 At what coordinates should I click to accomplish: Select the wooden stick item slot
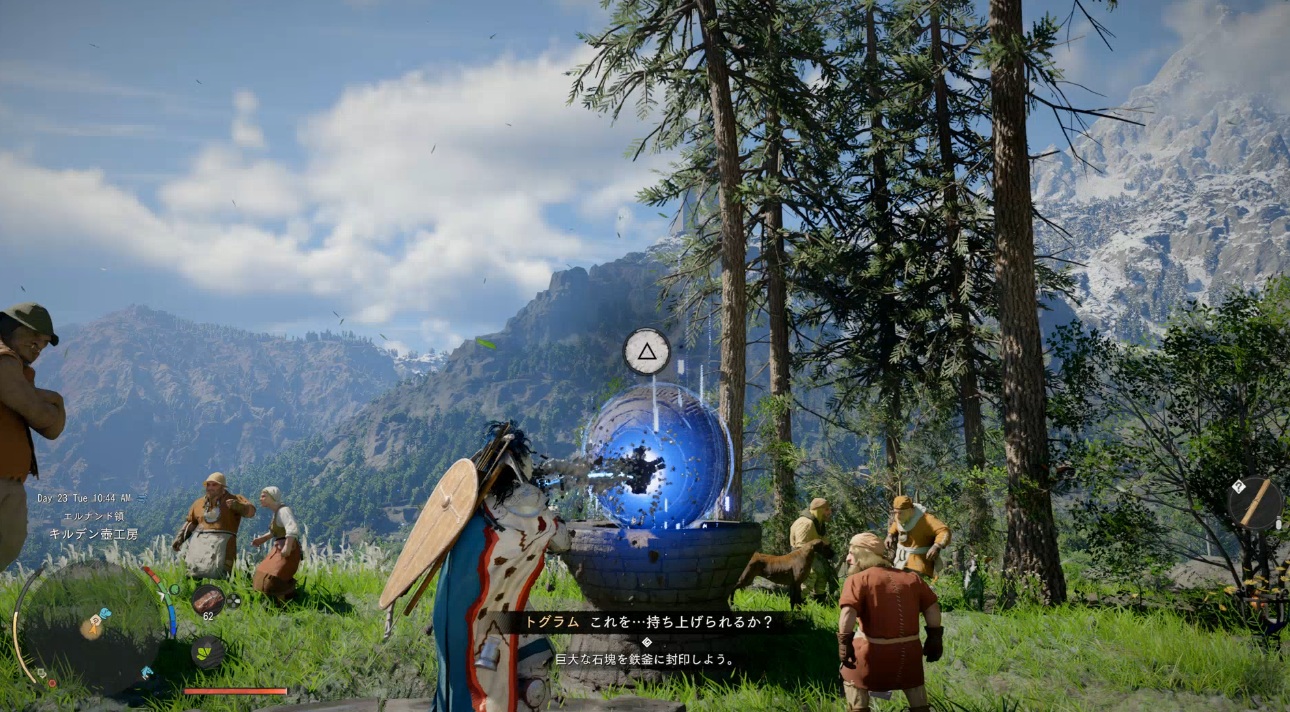click(x=1254, y=502)
